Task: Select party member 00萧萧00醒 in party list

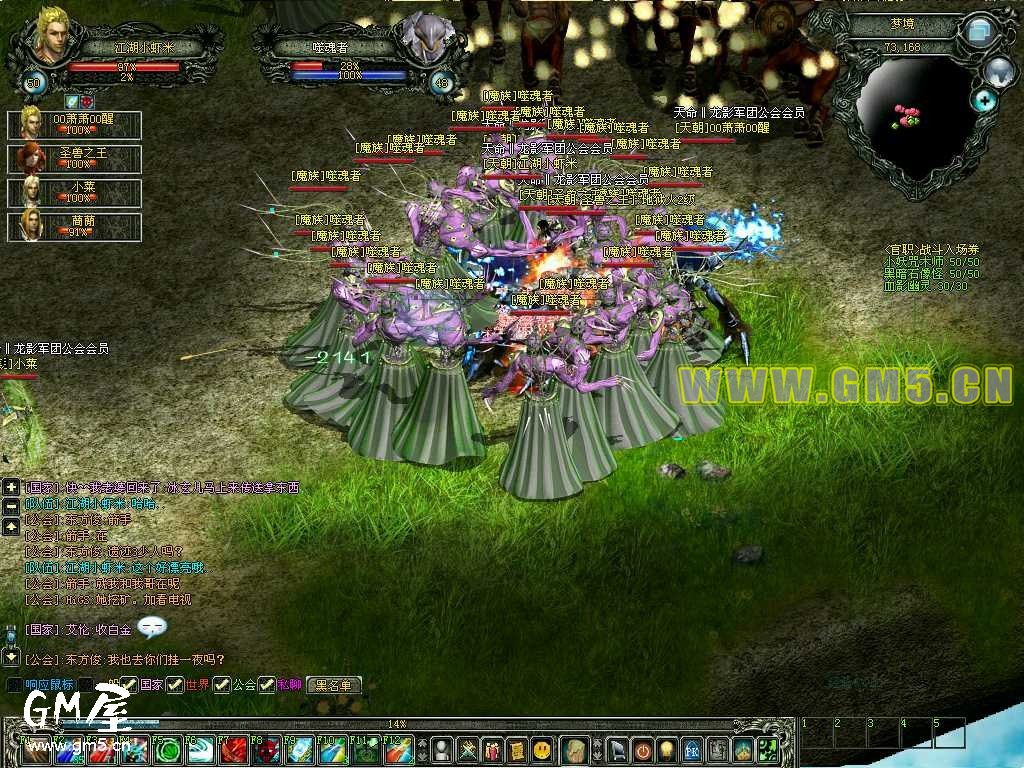Action: click(75, 124)
